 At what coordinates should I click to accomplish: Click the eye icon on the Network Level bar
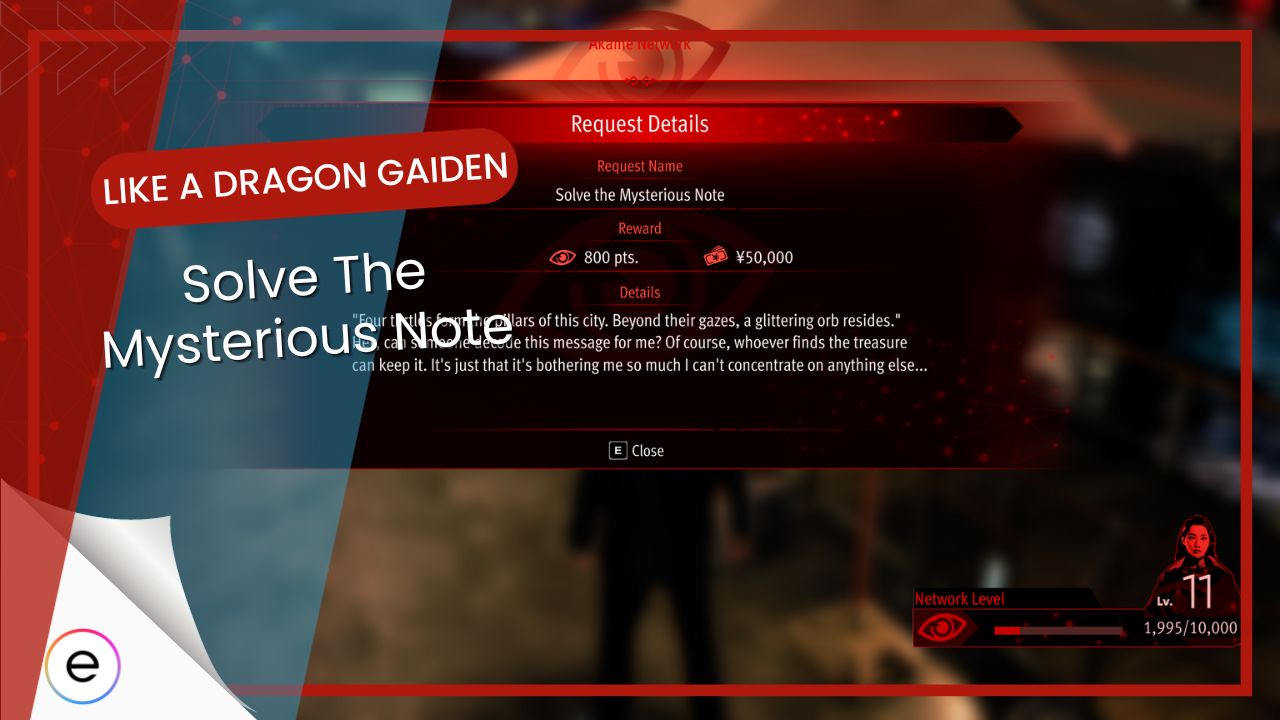coord(944,625)
